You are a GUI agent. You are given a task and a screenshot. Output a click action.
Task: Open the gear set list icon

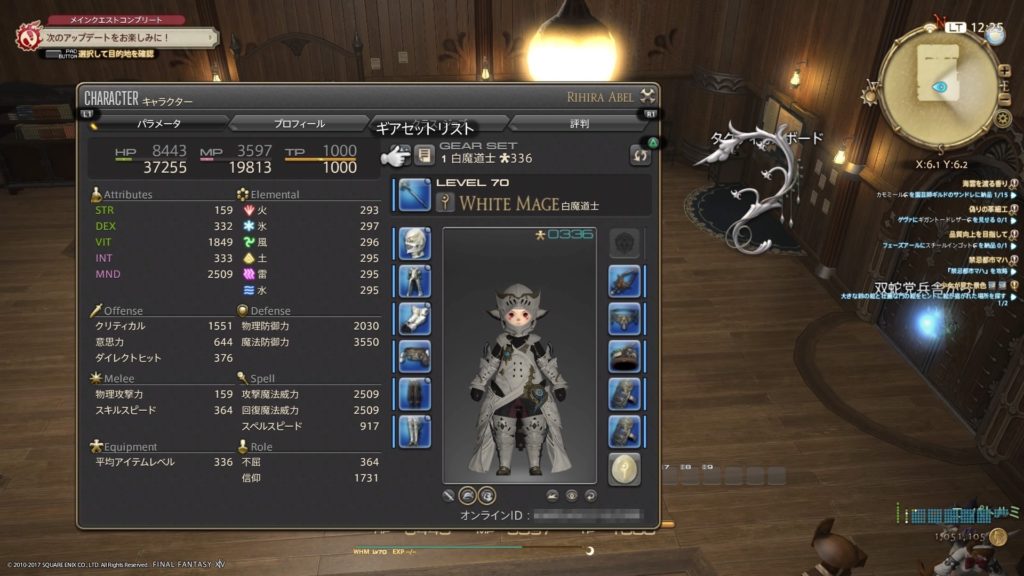(x=424, y=155)
